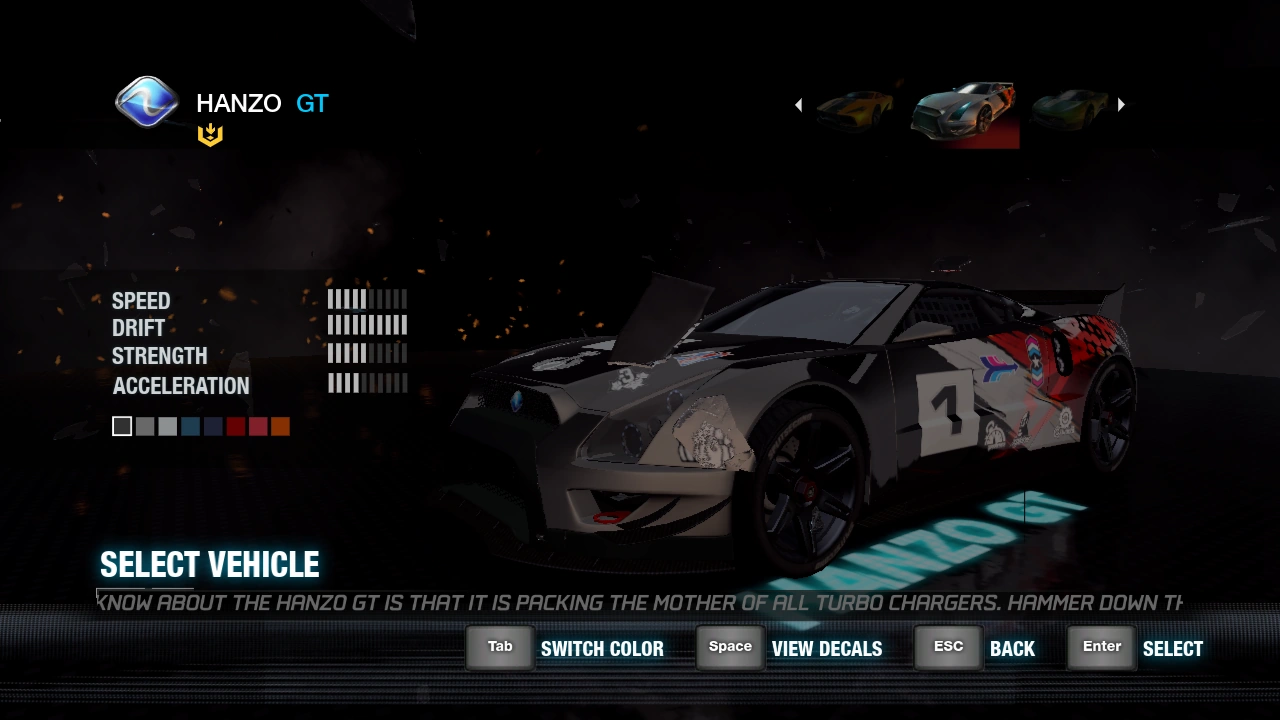This screenshot has height=720, width=1280.
Task: Choose the highlighted silver Hanzo GT thumbnail
Action: (x=964, y=115)
